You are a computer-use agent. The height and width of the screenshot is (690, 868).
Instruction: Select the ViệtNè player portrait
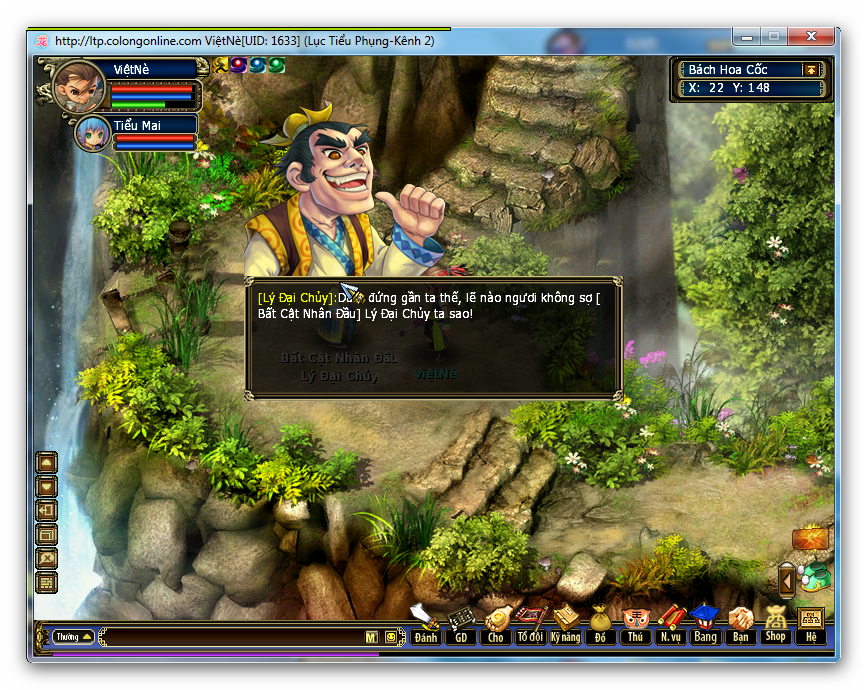pos(78,86)
